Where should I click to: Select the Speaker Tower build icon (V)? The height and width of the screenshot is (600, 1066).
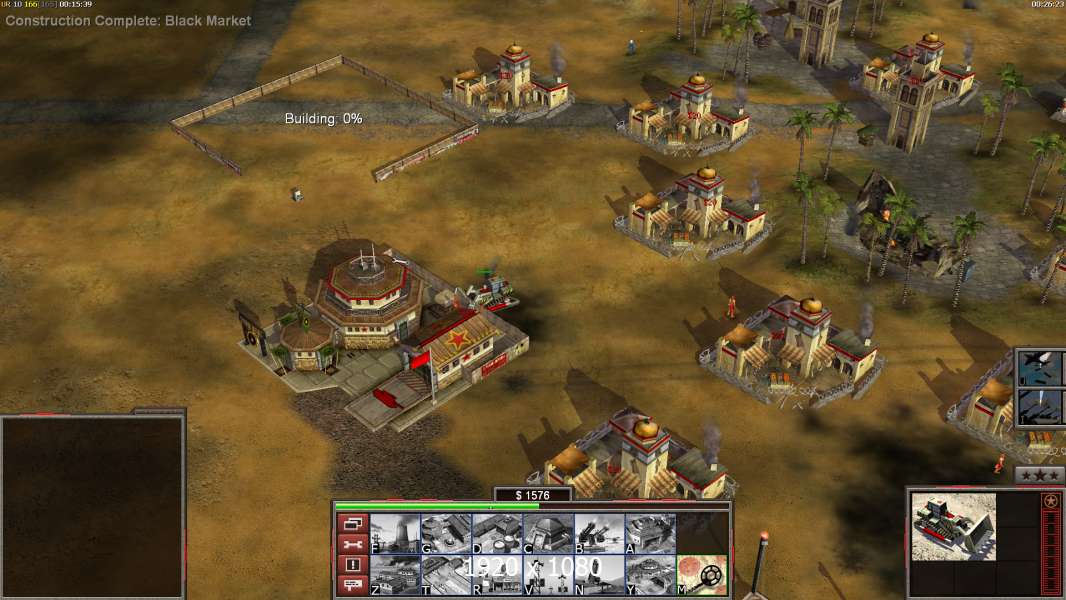(548, 574)
